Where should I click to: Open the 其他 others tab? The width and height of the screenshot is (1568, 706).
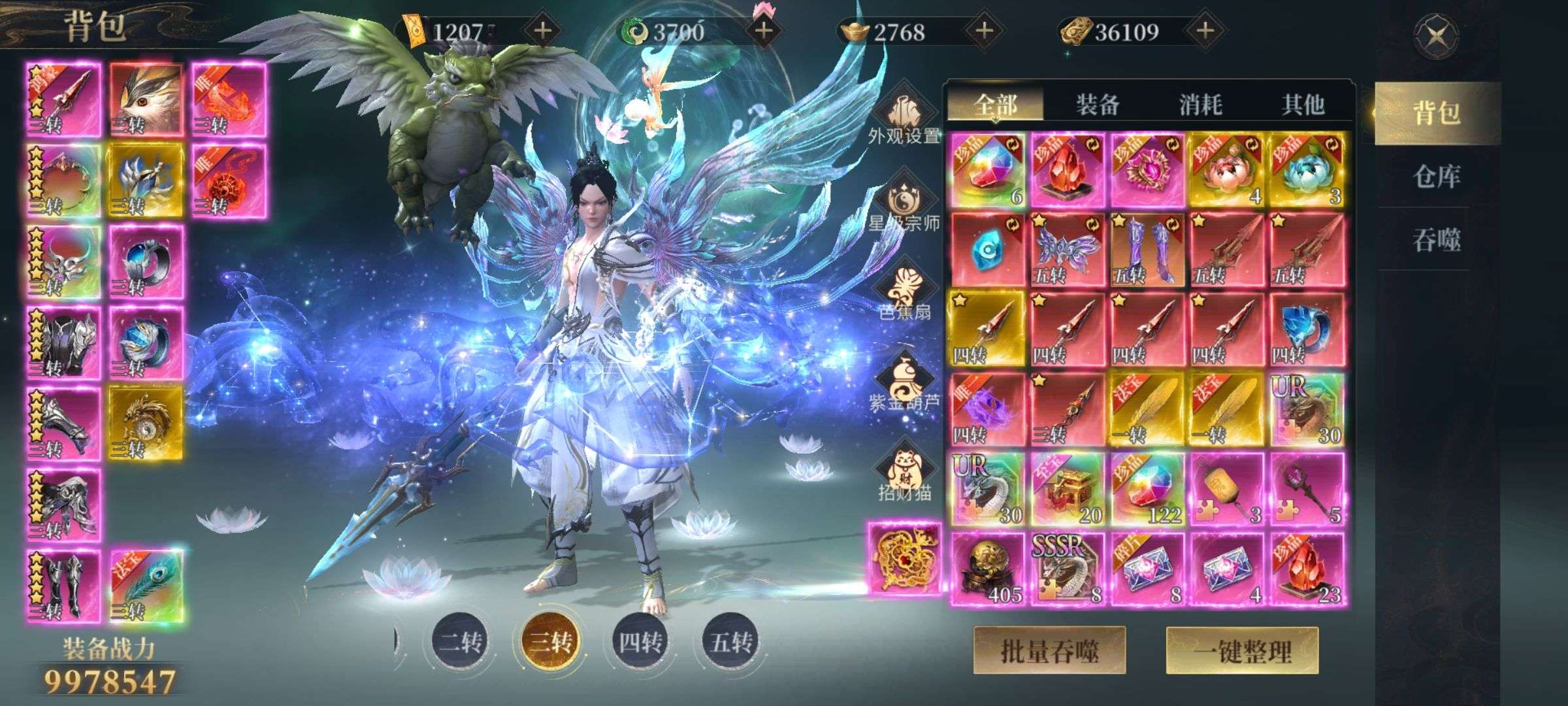(1303, 105)
